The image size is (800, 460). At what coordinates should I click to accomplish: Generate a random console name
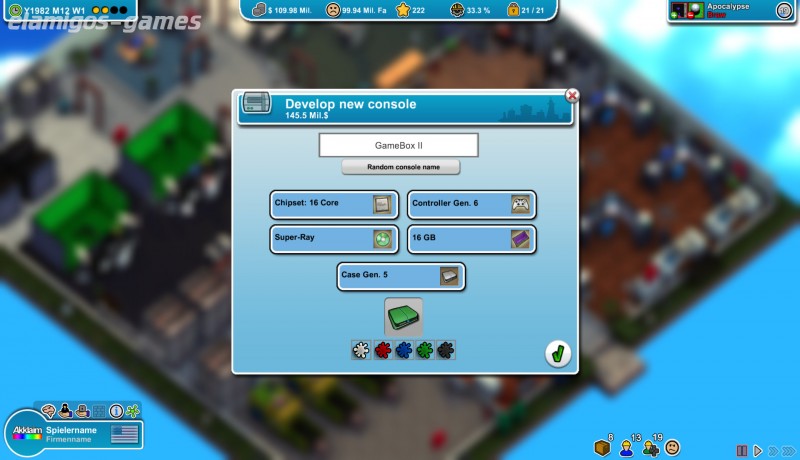pos(400,167)
